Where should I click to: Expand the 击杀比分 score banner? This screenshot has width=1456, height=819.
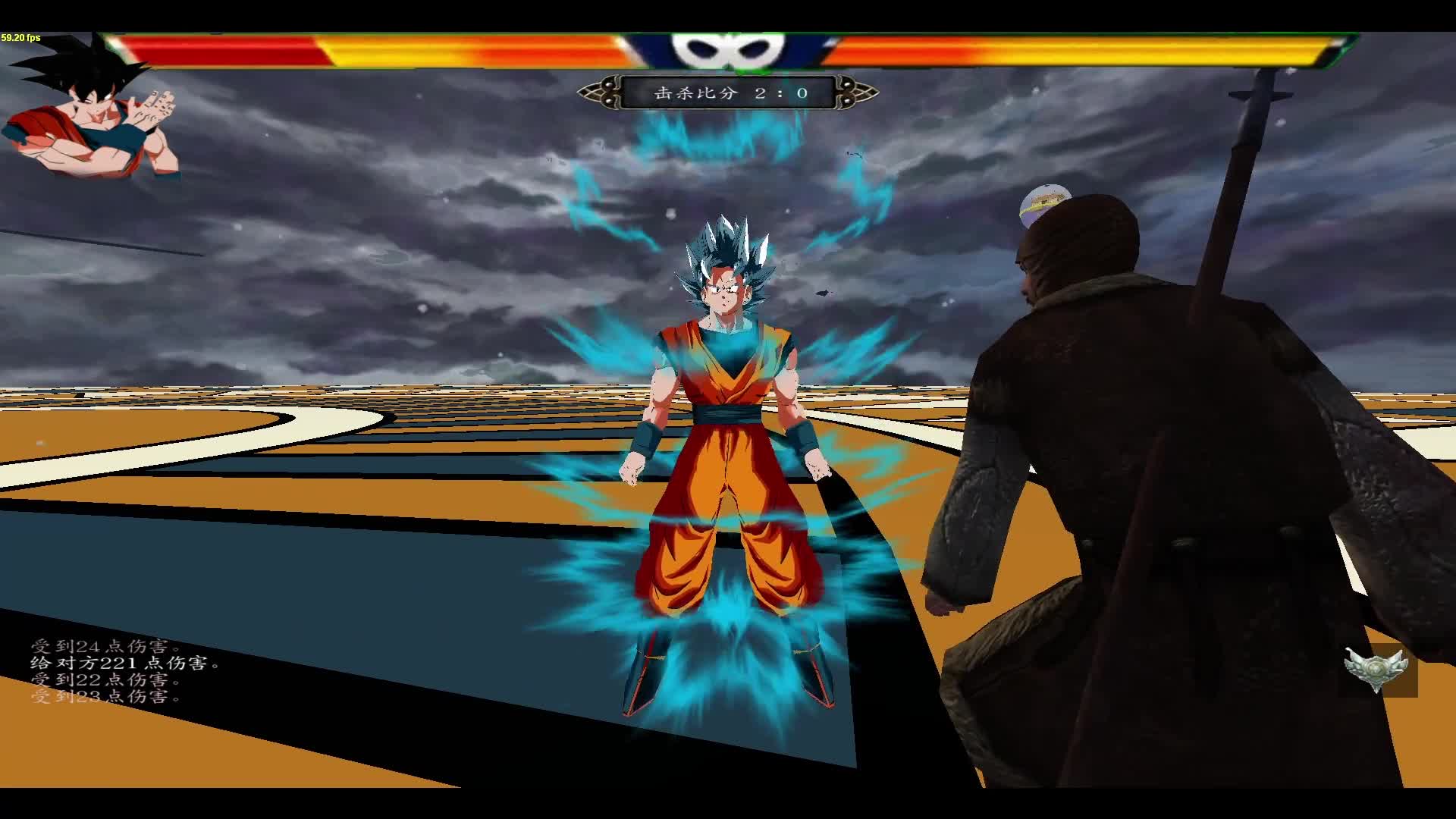coord(728,93)
